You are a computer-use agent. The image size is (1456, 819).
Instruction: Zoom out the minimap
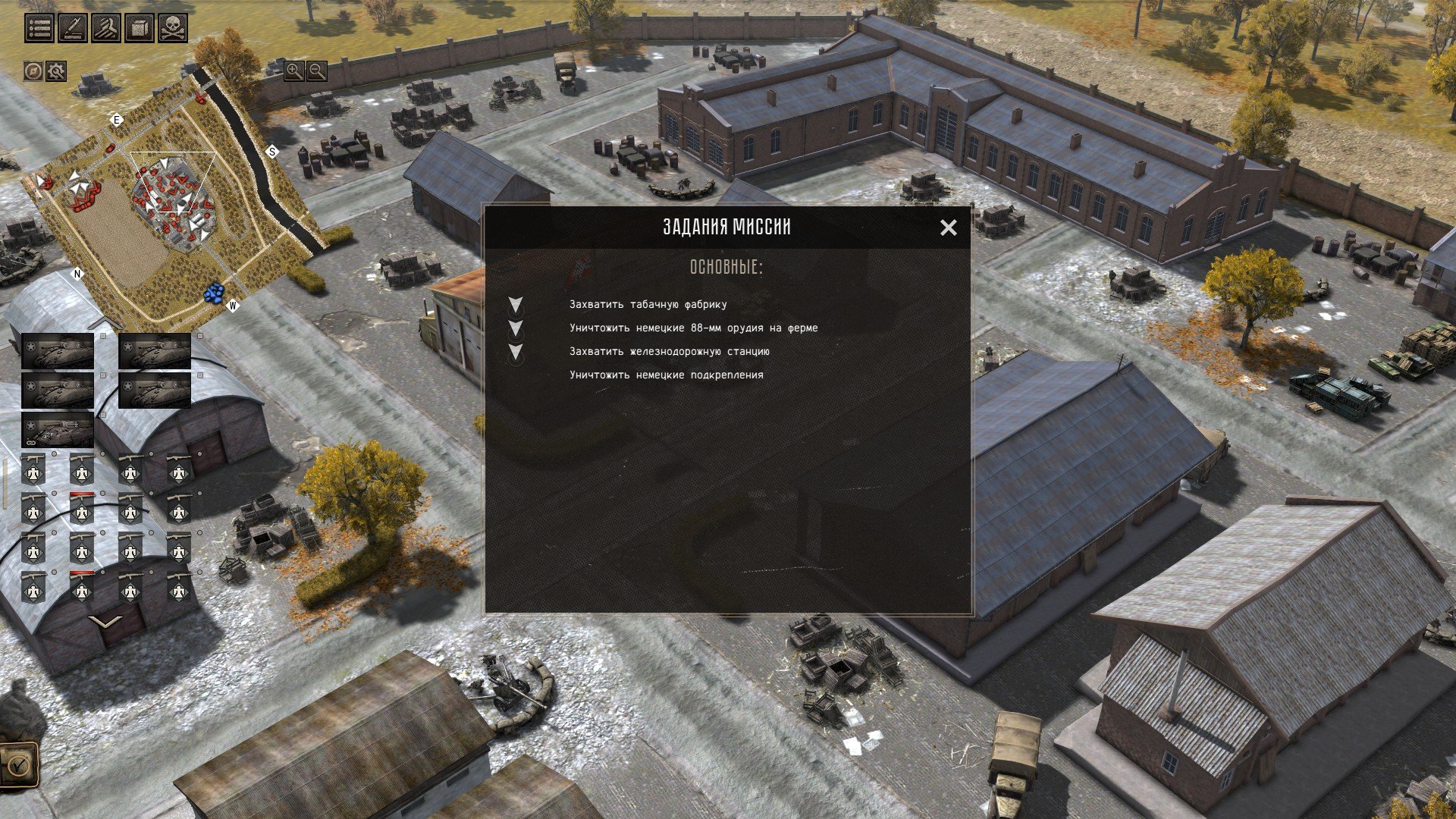pos(317,71)
